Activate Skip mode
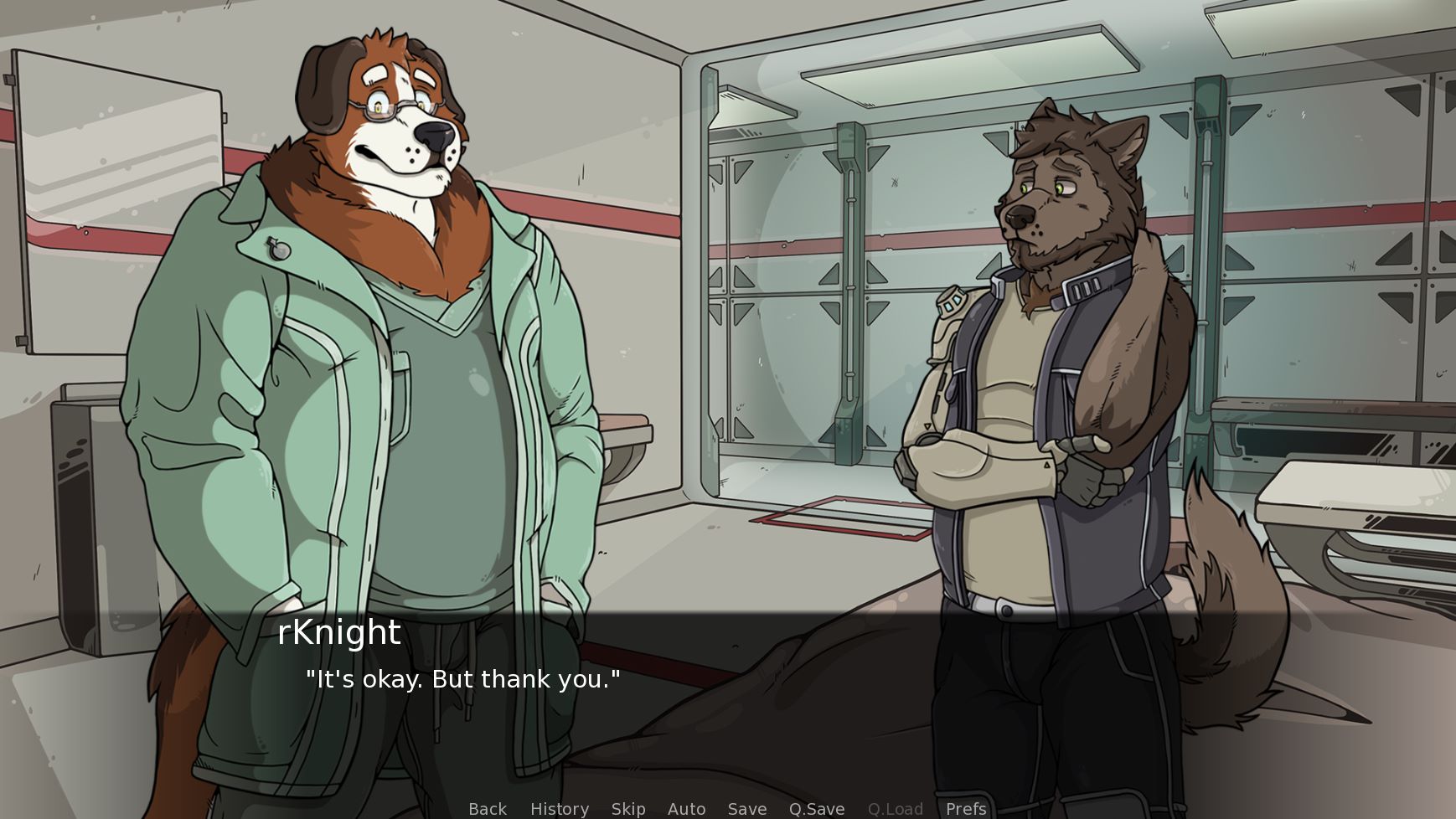Viewport: 1456px width, 819px height. tap(627, 808)
